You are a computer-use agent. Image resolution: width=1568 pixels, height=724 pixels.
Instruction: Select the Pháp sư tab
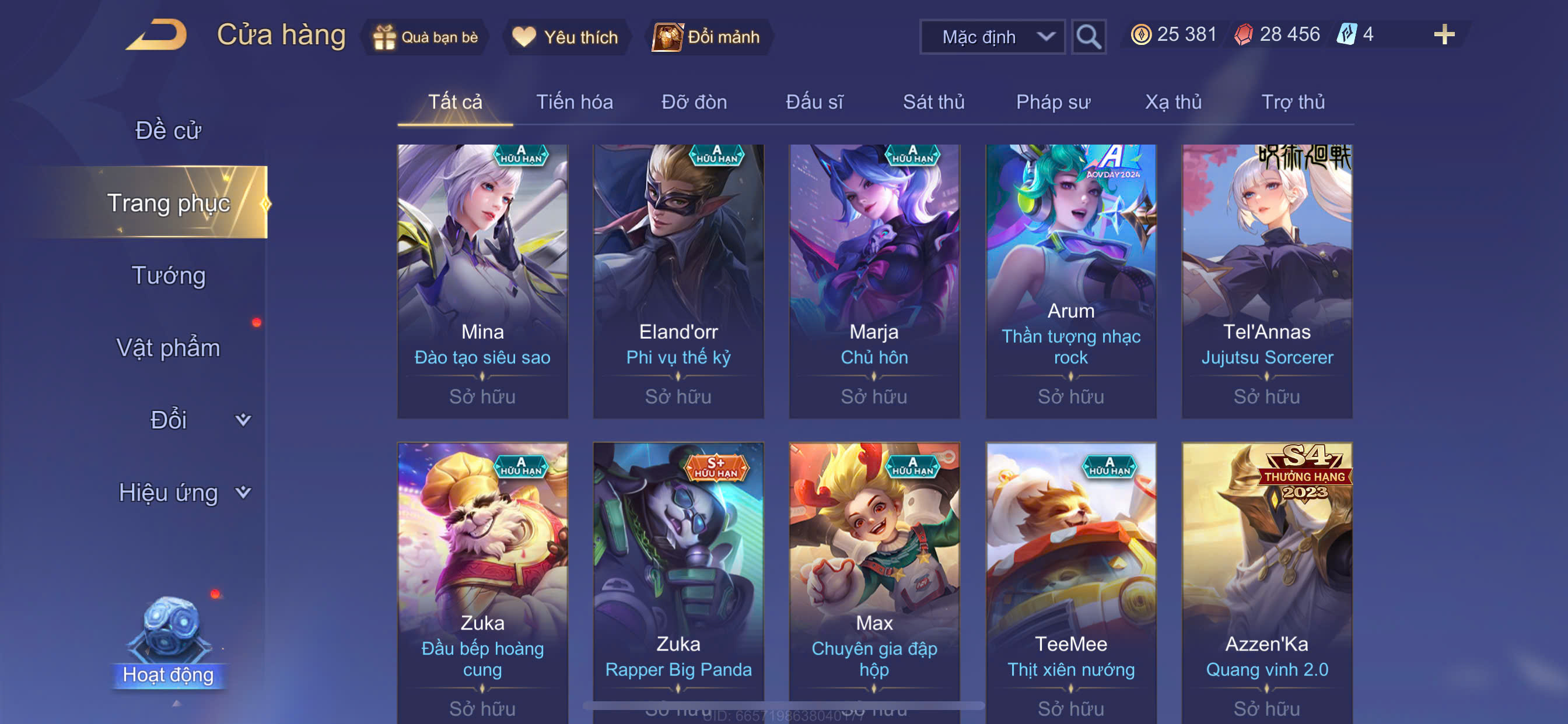tap(1053, 102)
